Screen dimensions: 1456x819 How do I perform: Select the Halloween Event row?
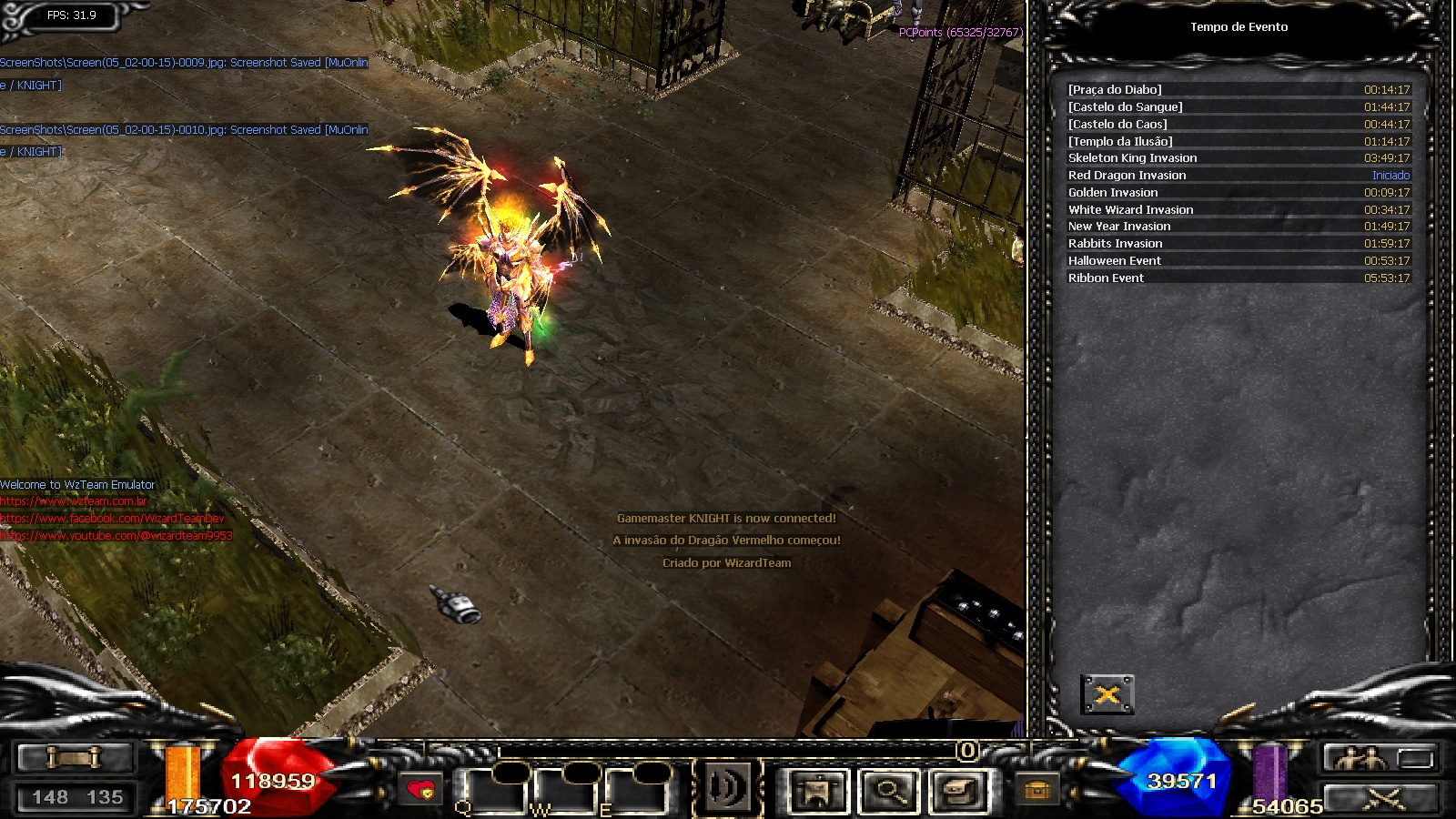point(1238,260)
